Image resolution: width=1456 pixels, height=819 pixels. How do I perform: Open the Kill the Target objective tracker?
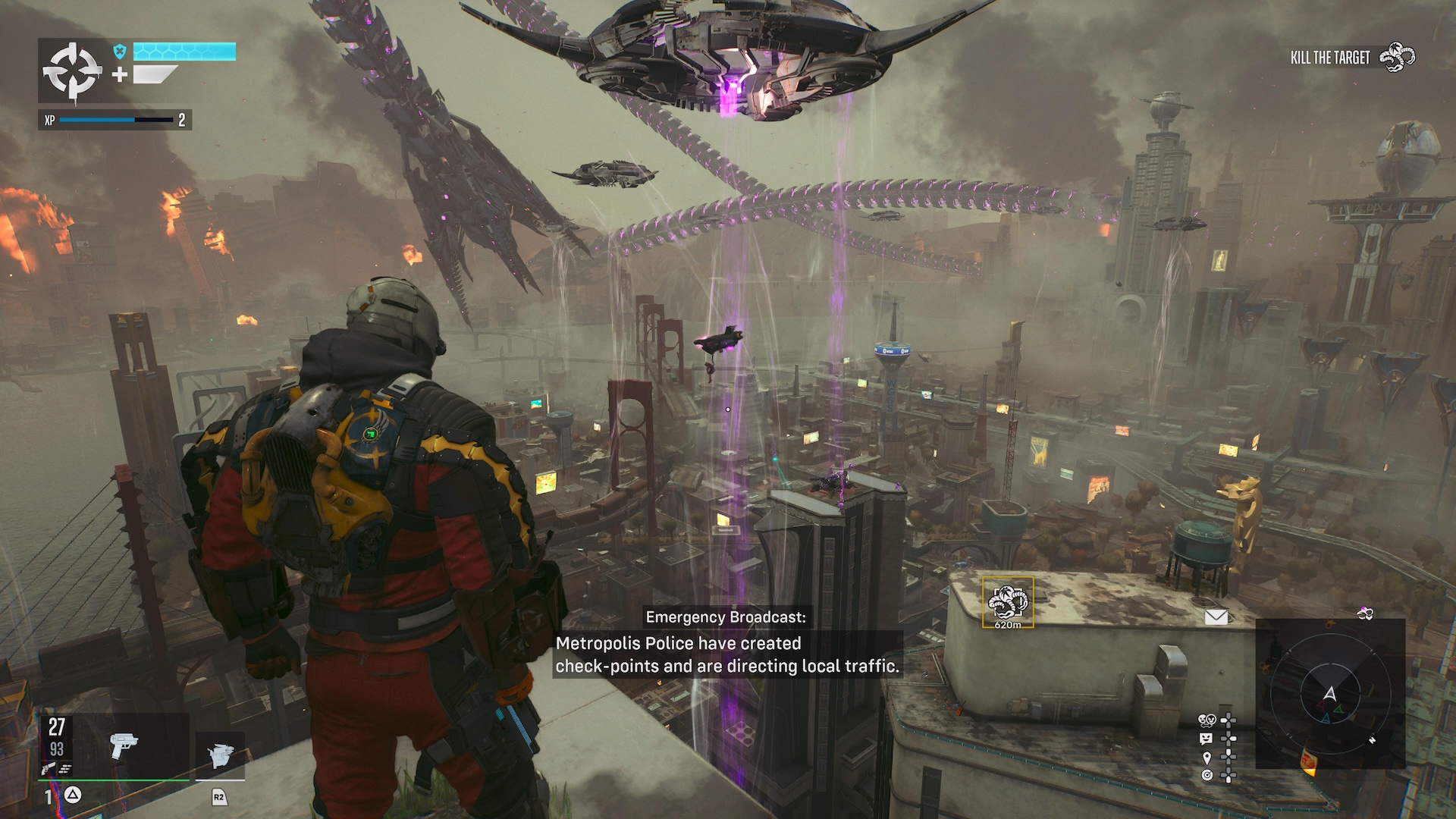pos(1352,58)
